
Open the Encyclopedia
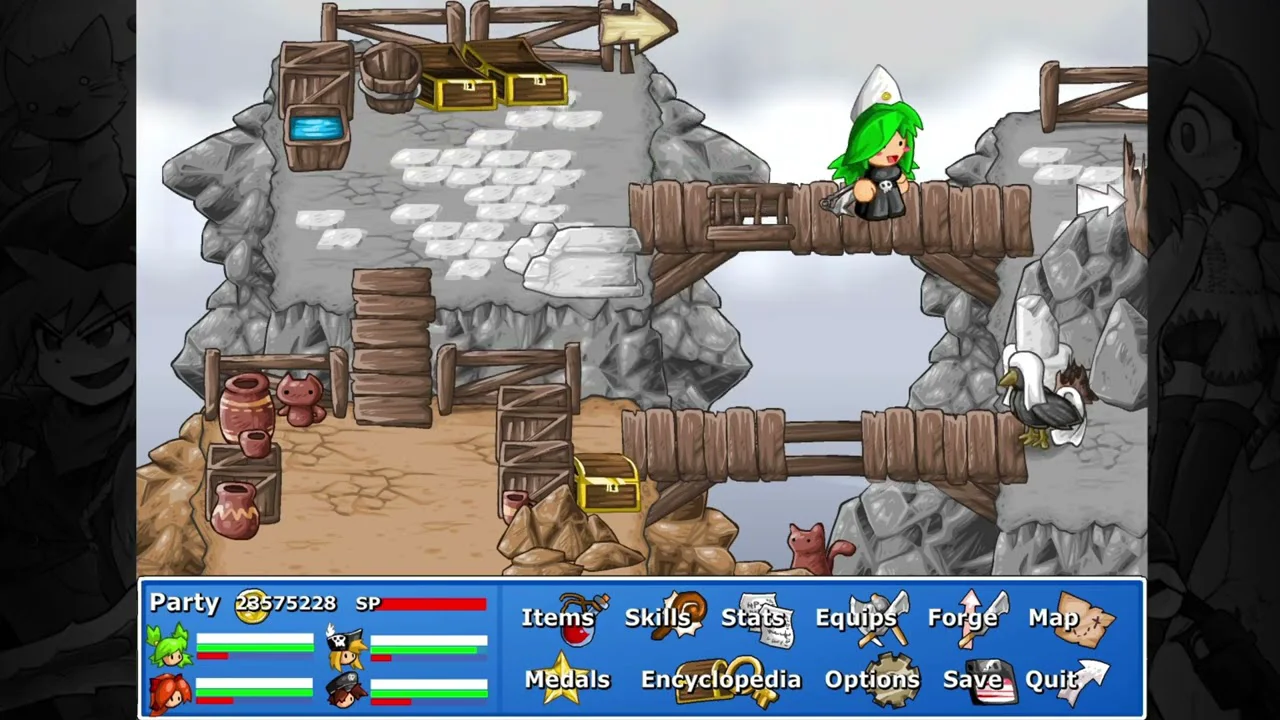click(x=721, y=680)
